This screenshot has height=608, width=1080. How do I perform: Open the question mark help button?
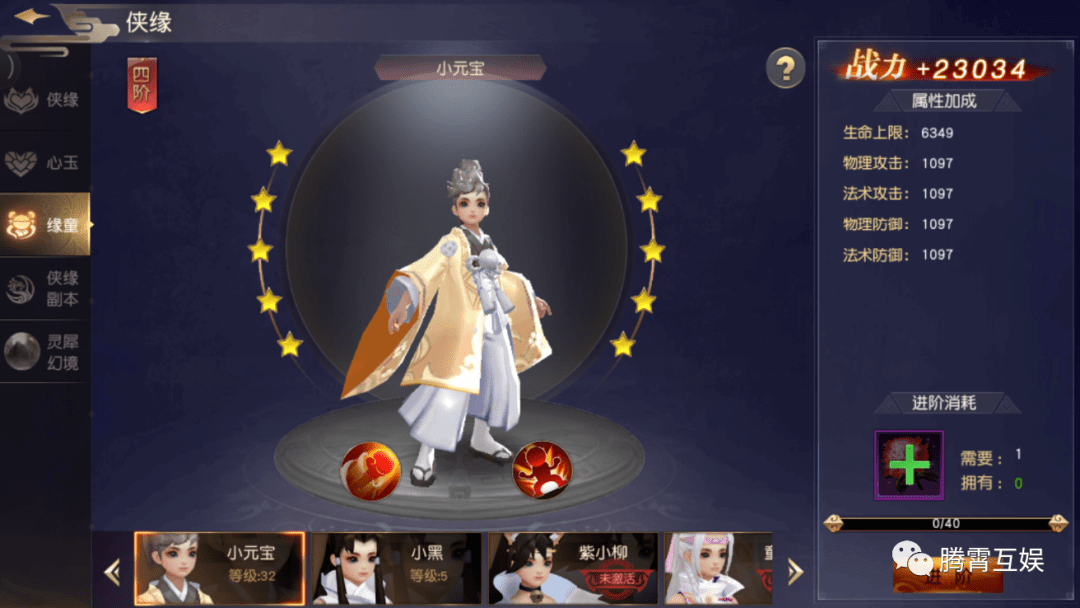pos(786,68)
